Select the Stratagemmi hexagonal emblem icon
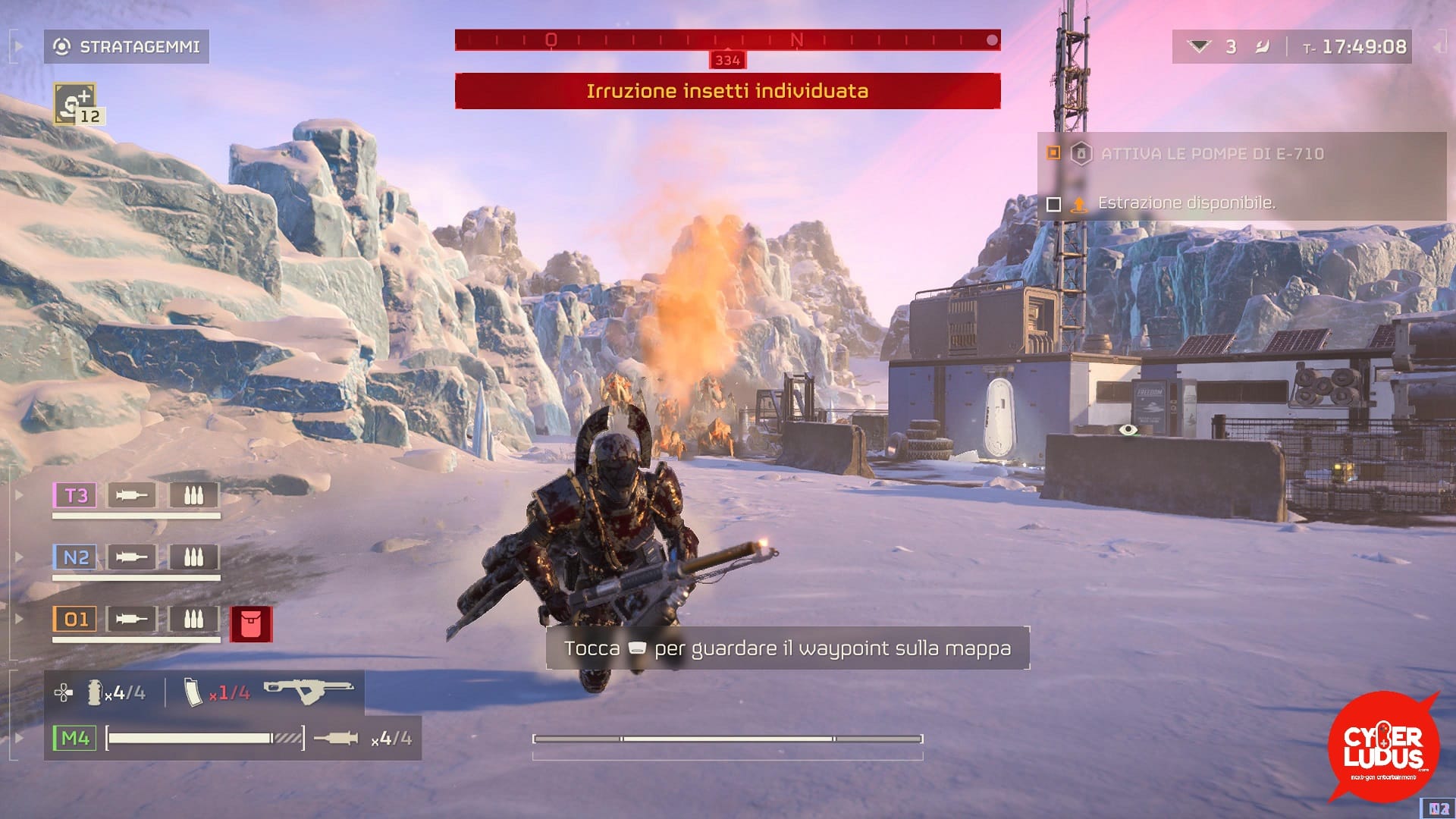This screenshot has height=819, width=1456. pos(63,46)
